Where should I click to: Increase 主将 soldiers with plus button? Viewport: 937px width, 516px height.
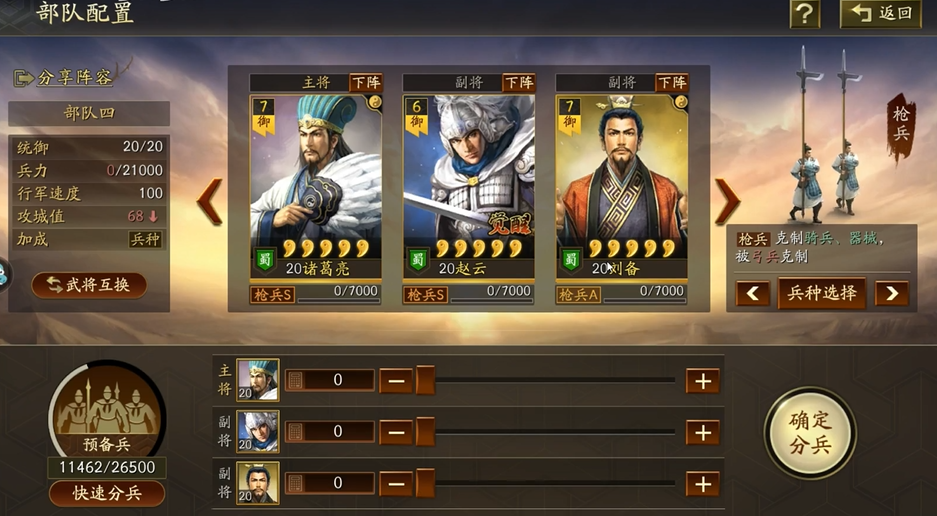coord(702,380)
